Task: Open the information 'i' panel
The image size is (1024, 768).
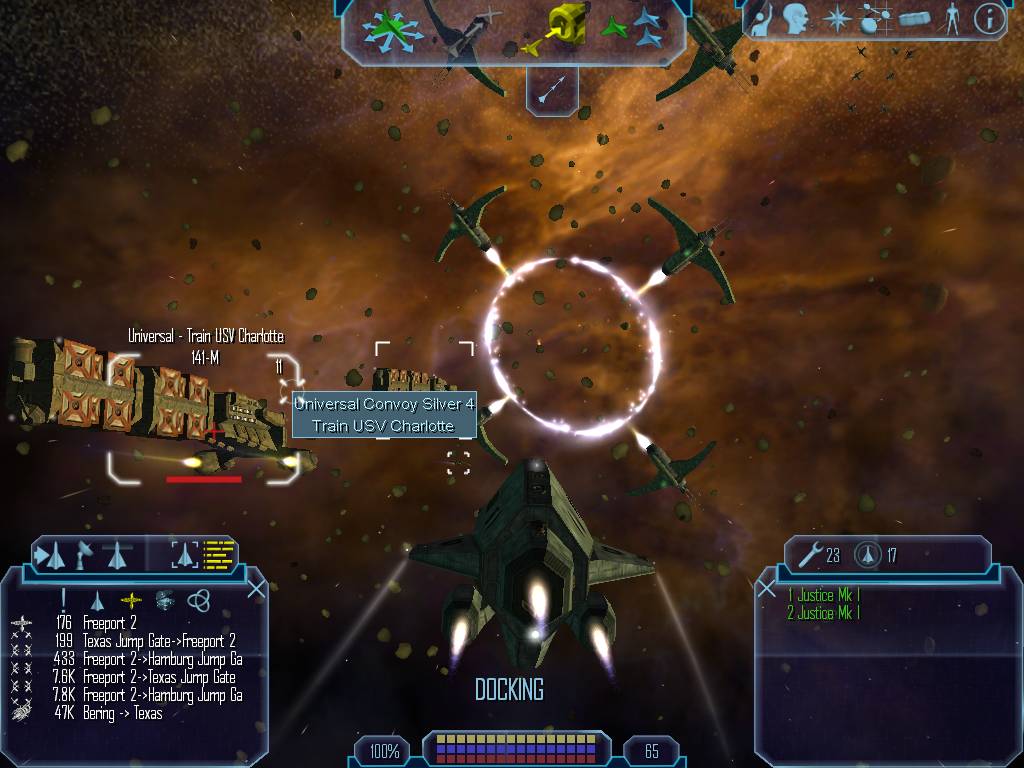Action: pyautogui.click(x=989, y=18)
